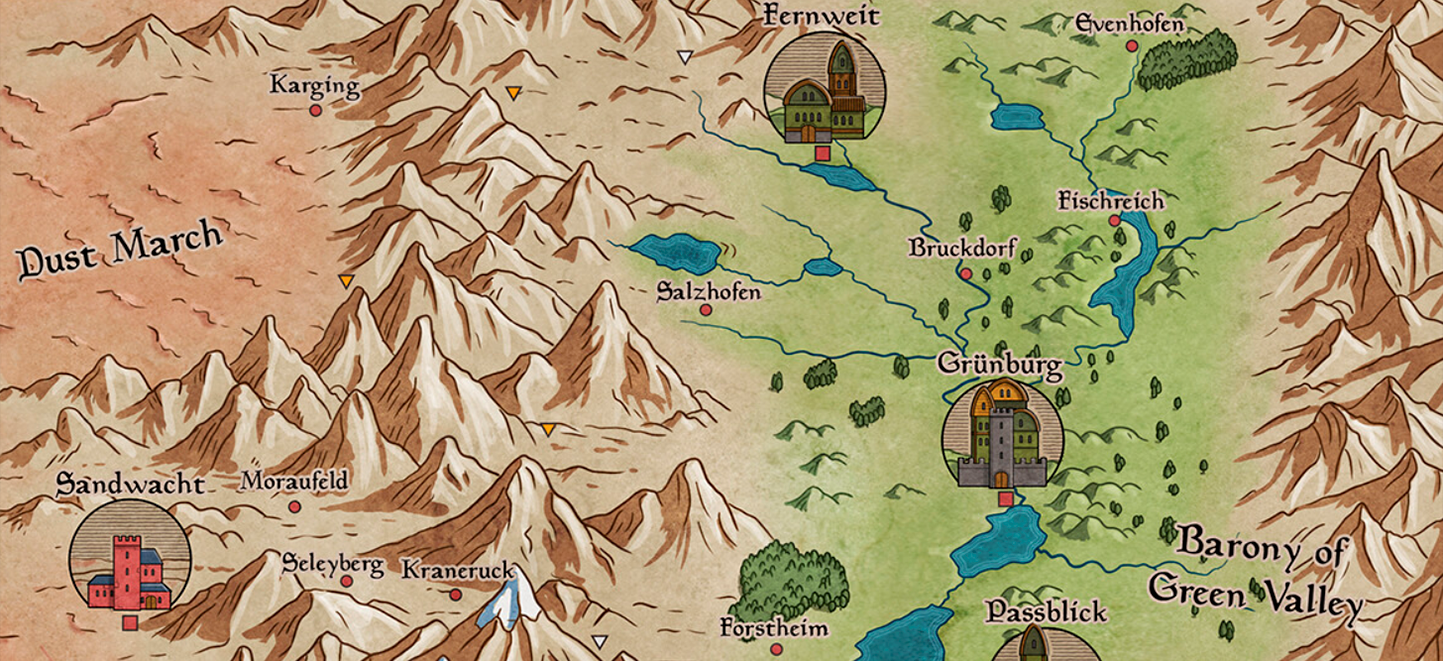Click the Karging town marker dot

point(315,110)
